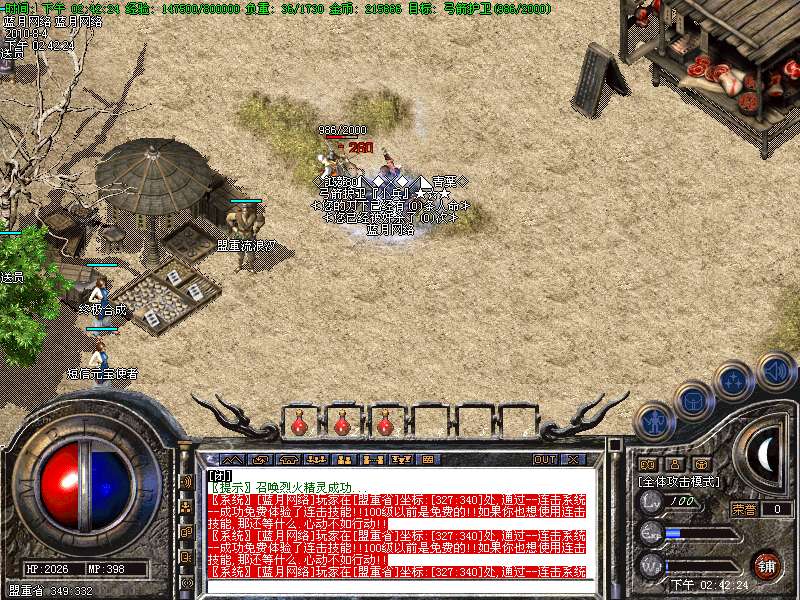The width and height of the screenshot is (800, 600).
Task: Open the character equipment round button
Action: coord(655,421)
